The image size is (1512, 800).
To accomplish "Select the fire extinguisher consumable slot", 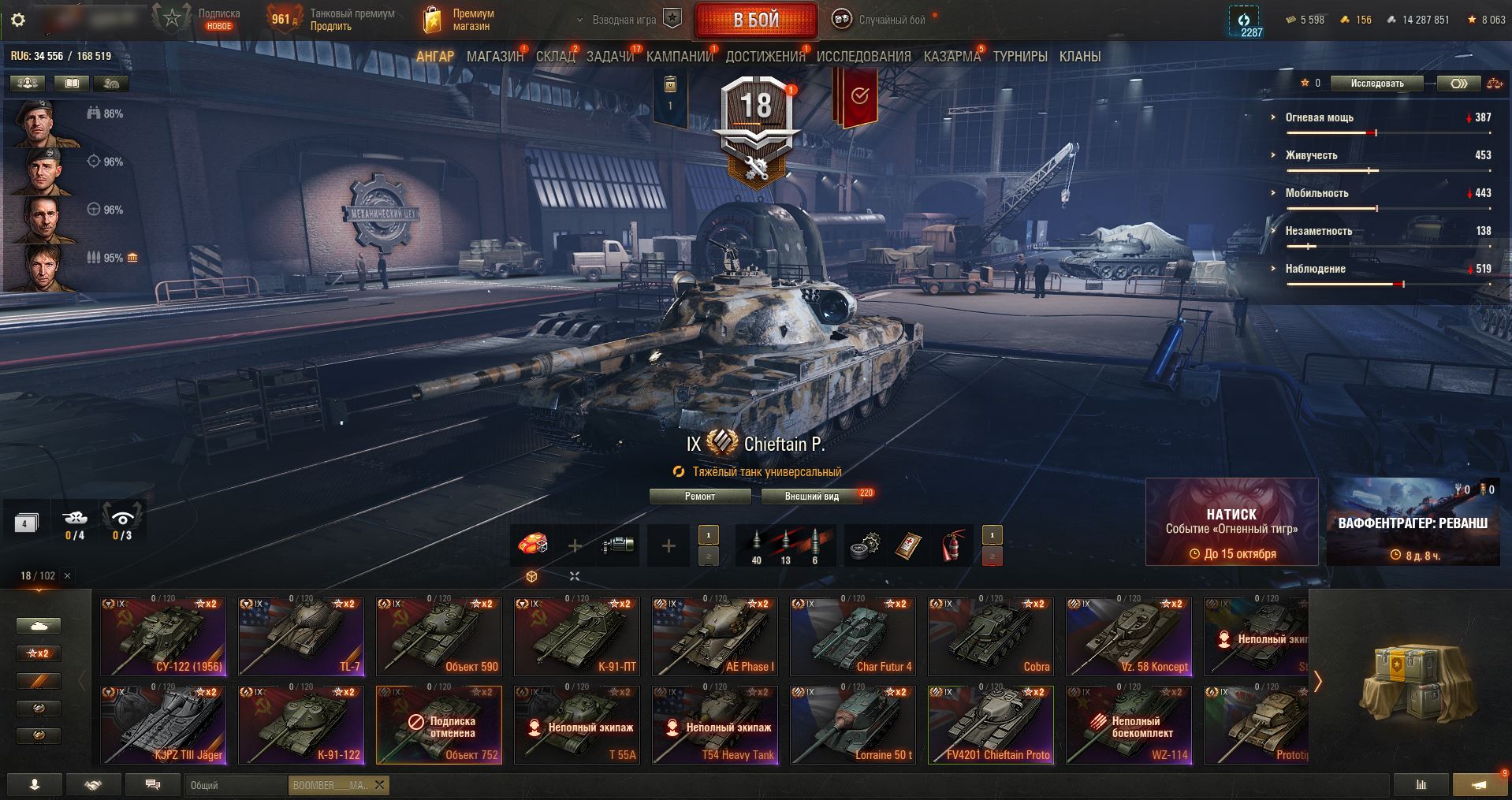I will click(952, 545).
